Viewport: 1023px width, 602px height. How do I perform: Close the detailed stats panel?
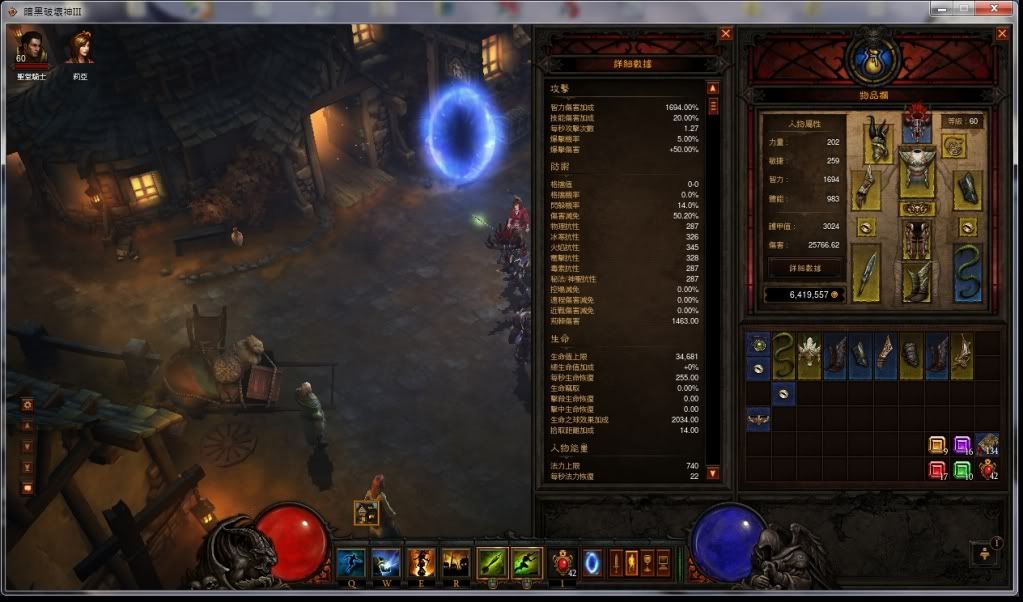726,33
